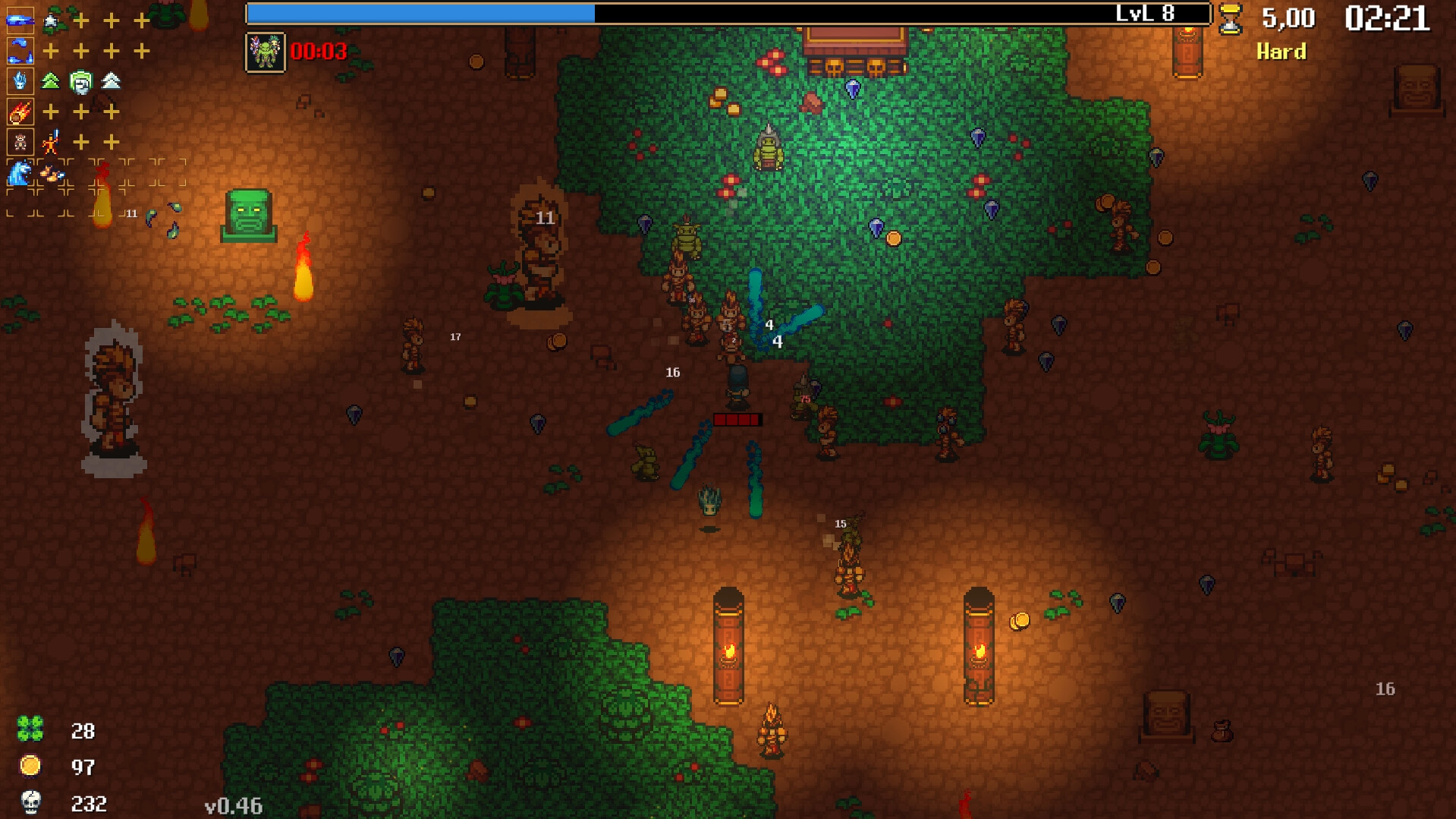Viewport: 1456px width, 819px height.
Task: Click the frost skull weapon icon
Action: click(19, 81)
